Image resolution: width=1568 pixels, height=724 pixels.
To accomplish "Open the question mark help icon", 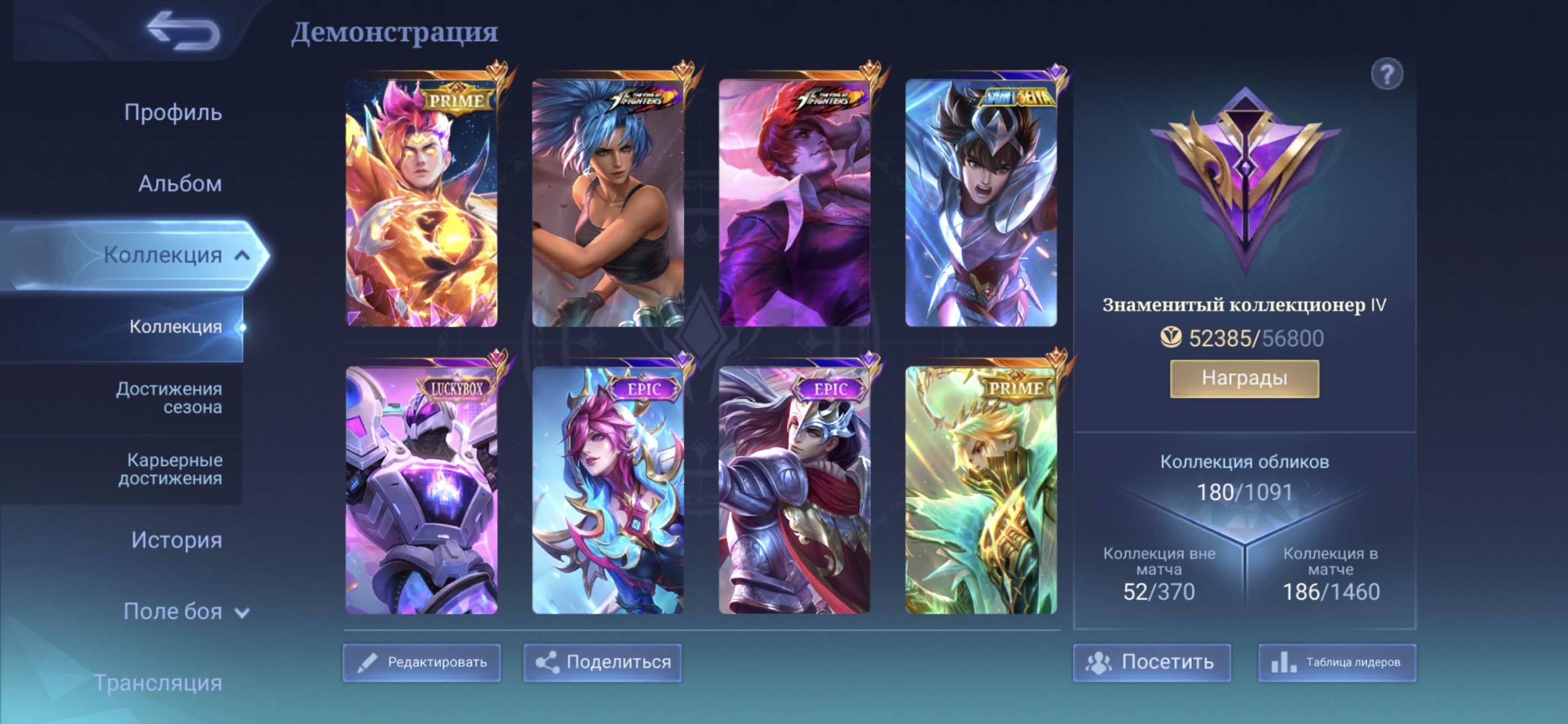I will click(x=1386, y=75).
